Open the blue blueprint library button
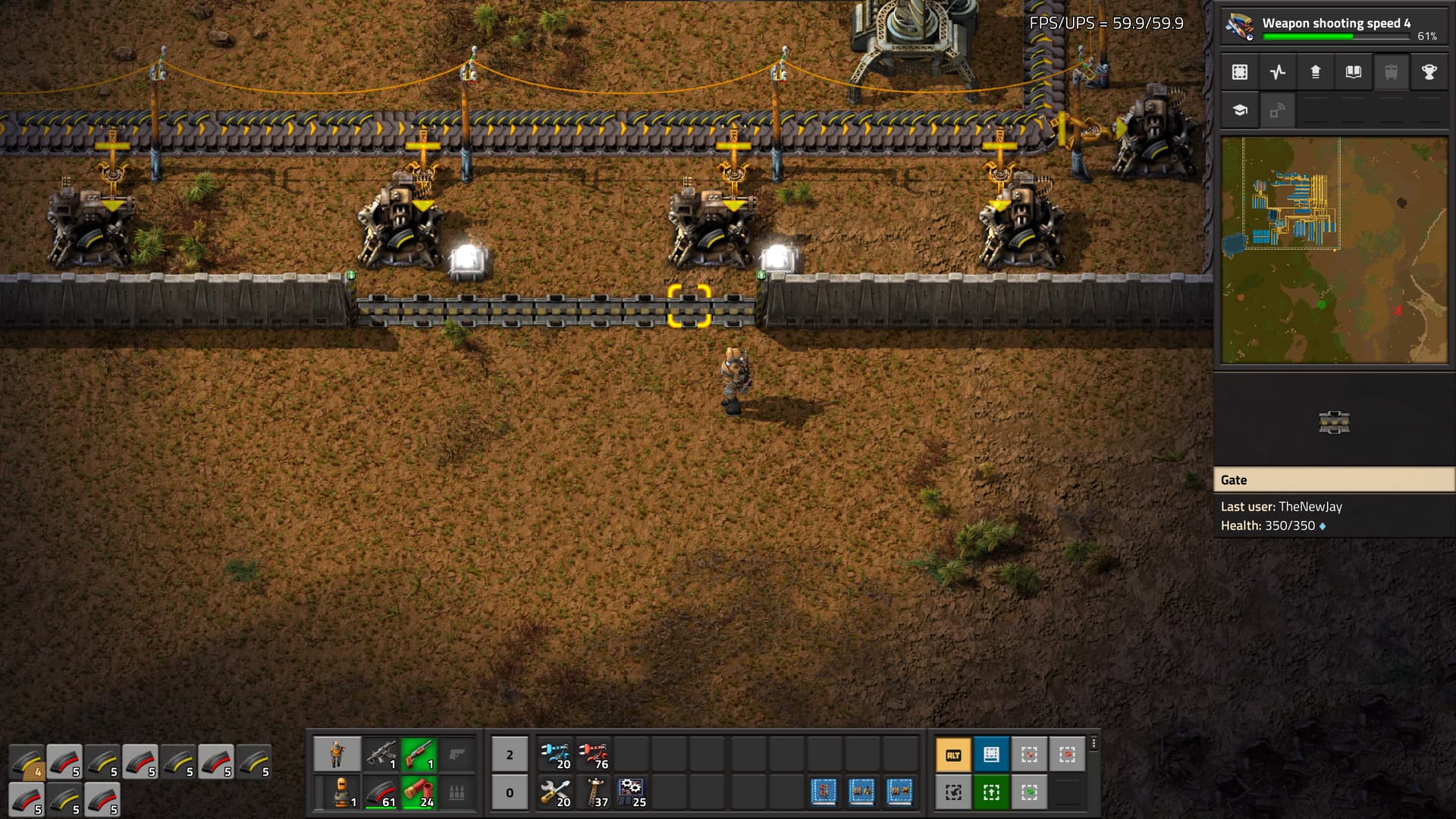The width and height of the screenshot is (1456, 819). pyautogui.click(x=991, y=755)
